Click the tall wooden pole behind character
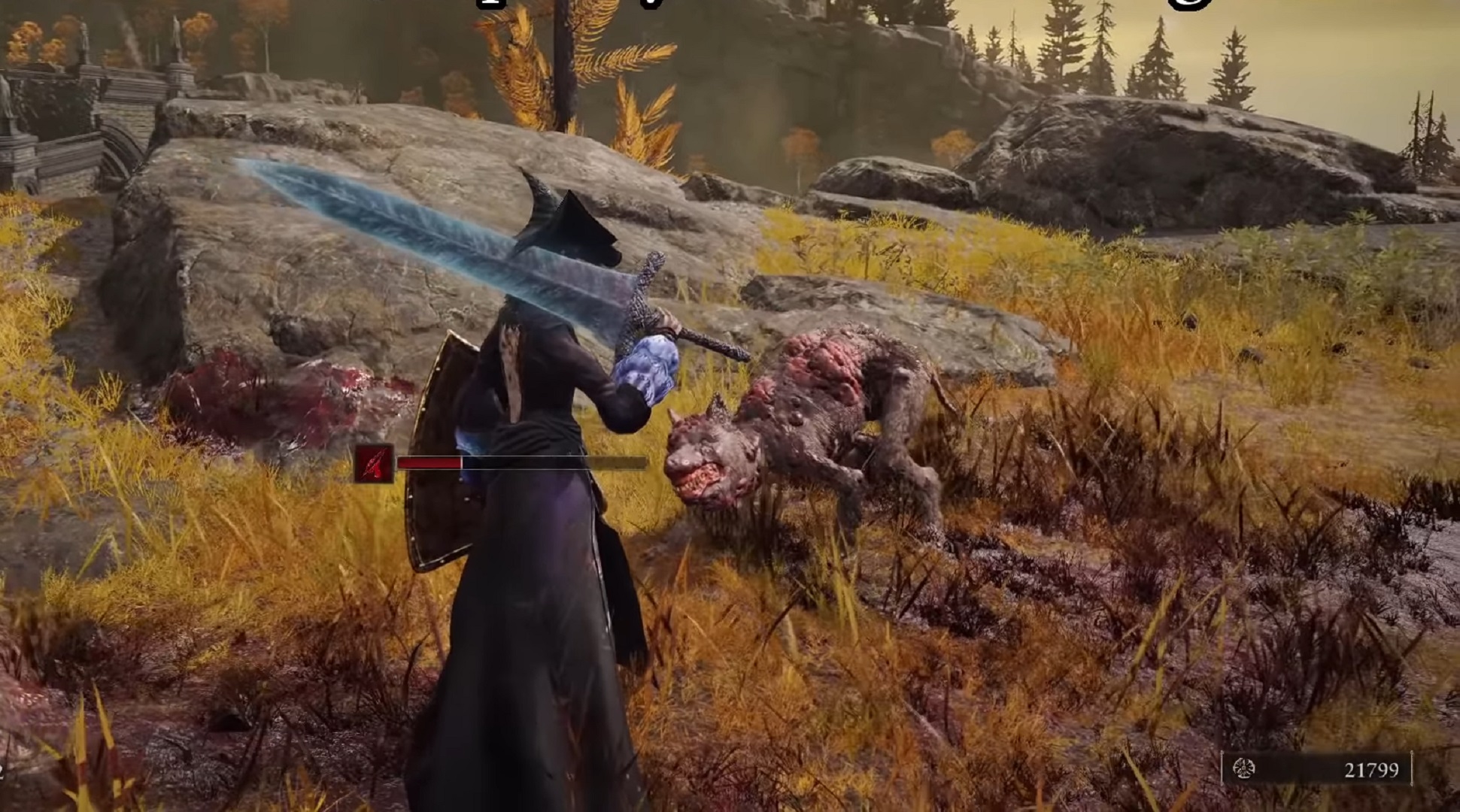Image resolution: width=1460 pixels, height=812 pixels. click(x=564, y=68)
